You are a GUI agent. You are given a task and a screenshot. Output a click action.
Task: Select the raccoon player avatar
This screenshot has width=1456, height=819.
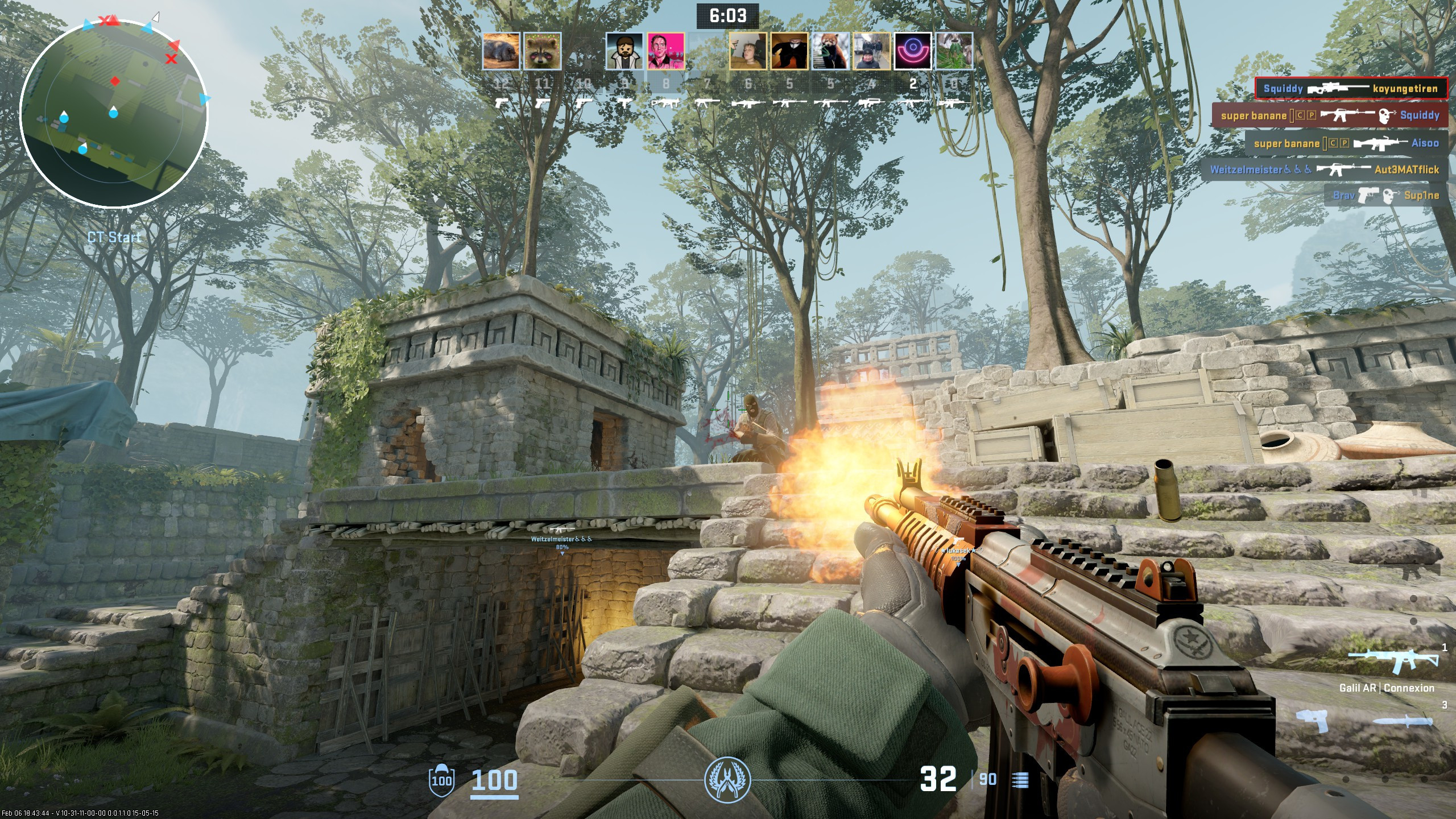542,51
